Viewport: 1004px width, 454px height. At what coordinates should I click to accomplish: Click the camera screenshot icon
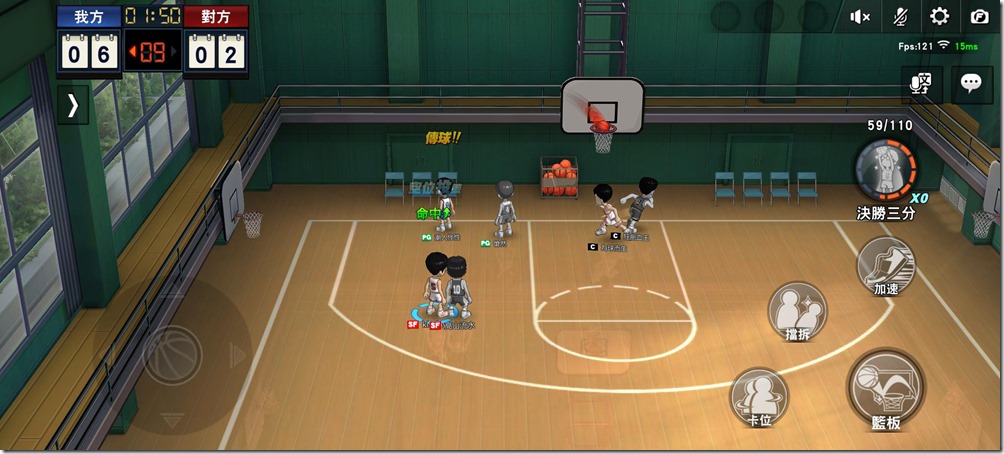pyautogui.click(x=979, y=16)
